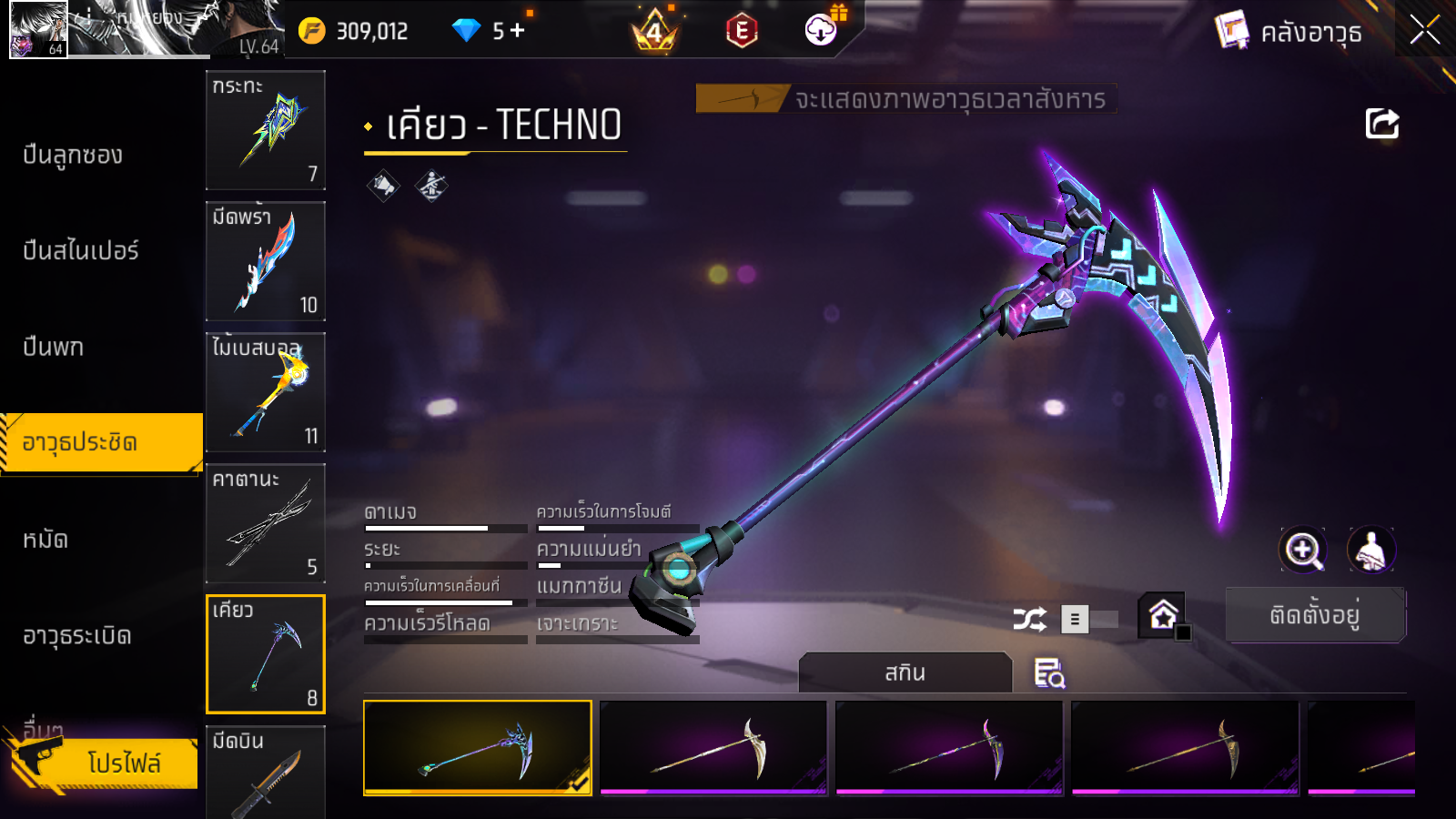
Task: Open the หมัด fist category
Action: coord(45,540)
